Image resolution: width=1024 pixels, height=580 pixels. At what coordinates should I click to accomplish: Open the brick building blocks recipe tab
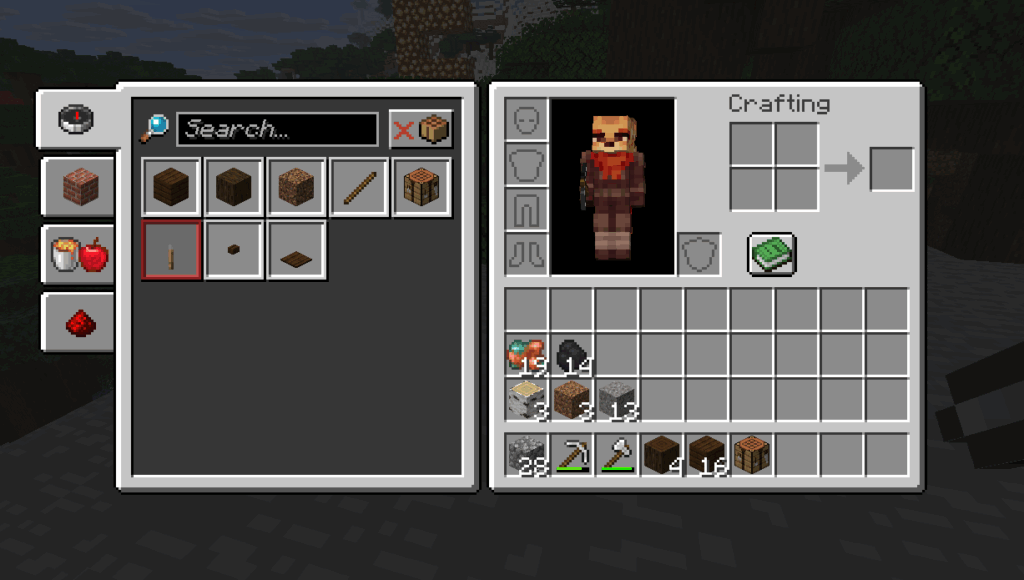tap(79, 187)
